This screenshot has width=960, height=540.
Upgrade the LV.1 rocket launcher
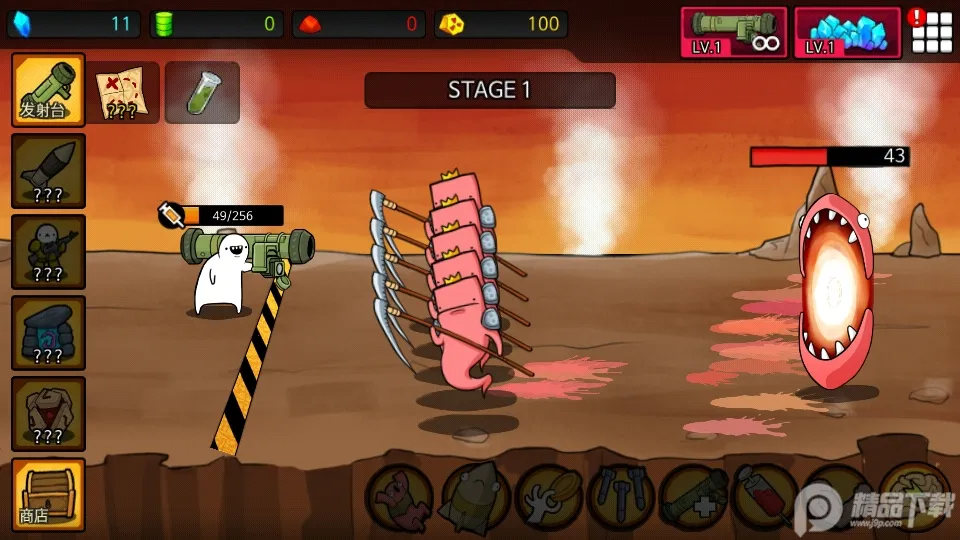pyautogui.click(x=733, y=32)
